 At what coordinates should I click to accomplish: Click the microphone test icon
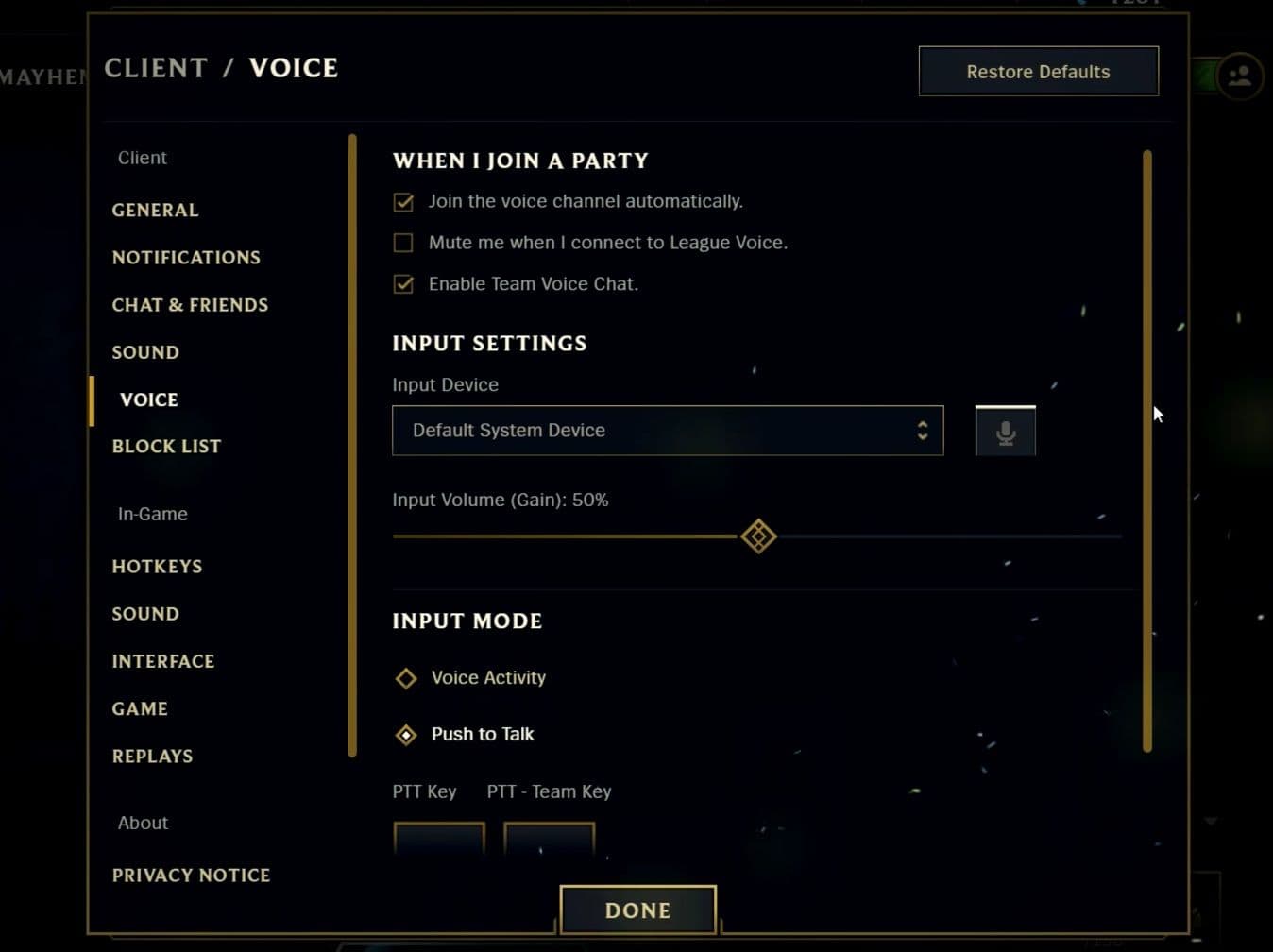(x=1004, y=431)
